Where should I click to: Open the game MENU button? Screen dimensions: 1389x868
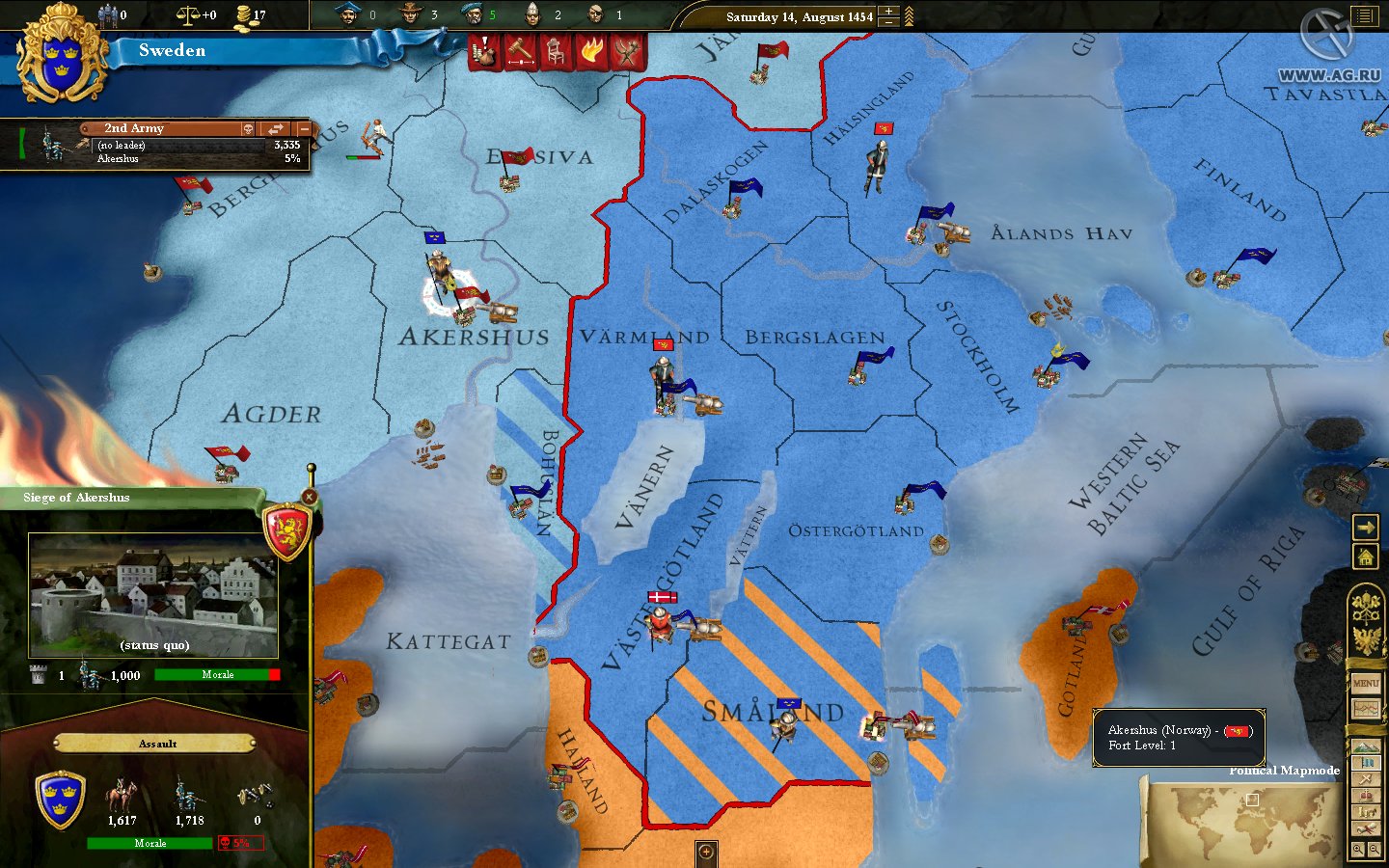tap(1366, 683)
